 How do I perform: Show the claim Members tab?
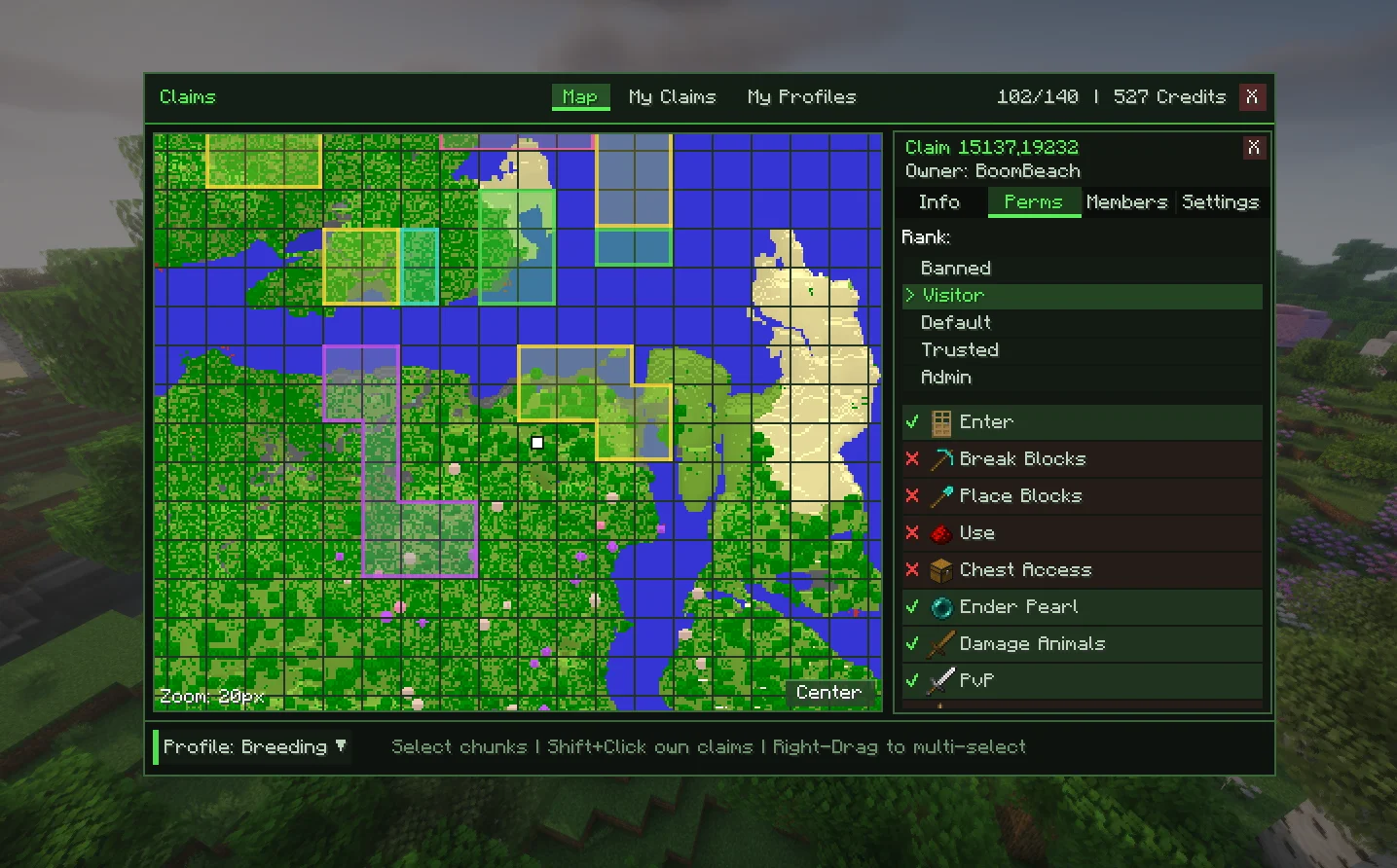[x=1126, y=201]
